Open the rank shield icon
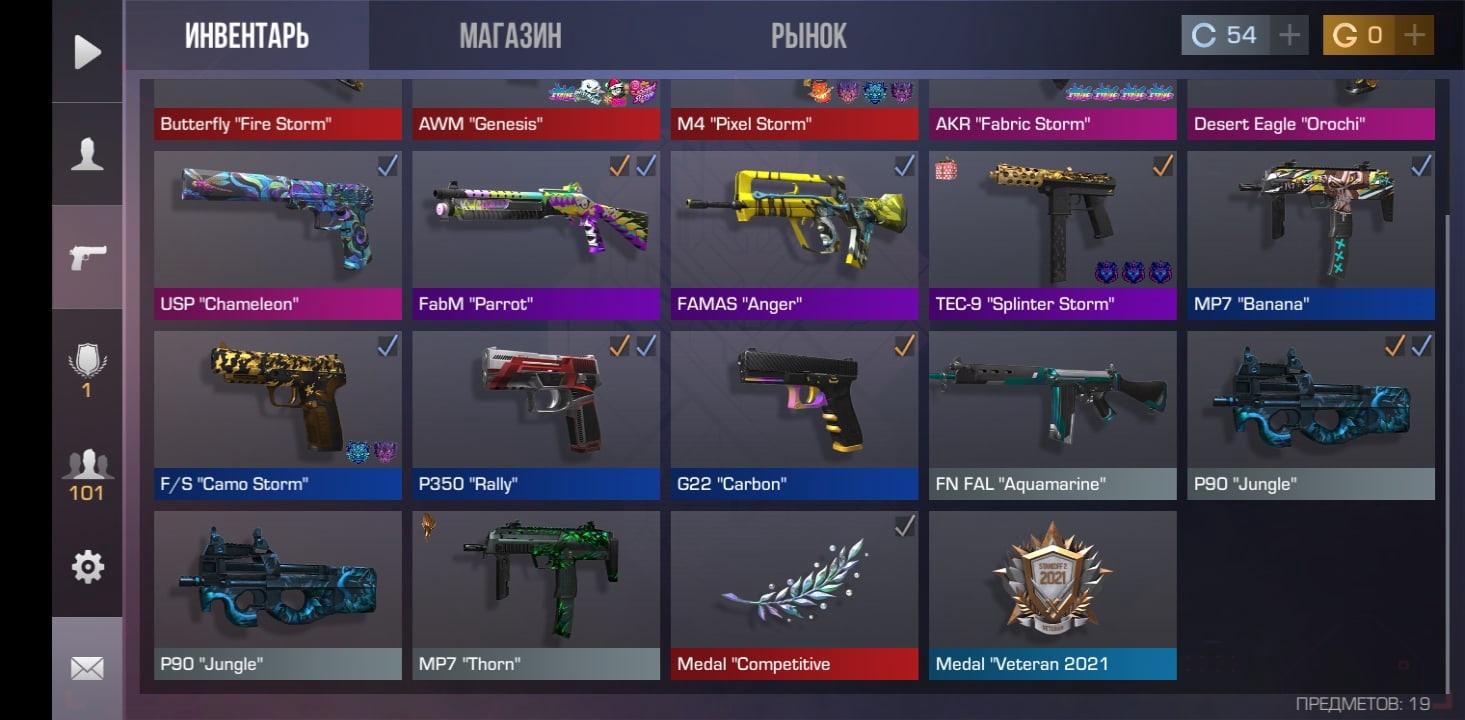Screen dimensions: 1465x720 coord(87,366)
